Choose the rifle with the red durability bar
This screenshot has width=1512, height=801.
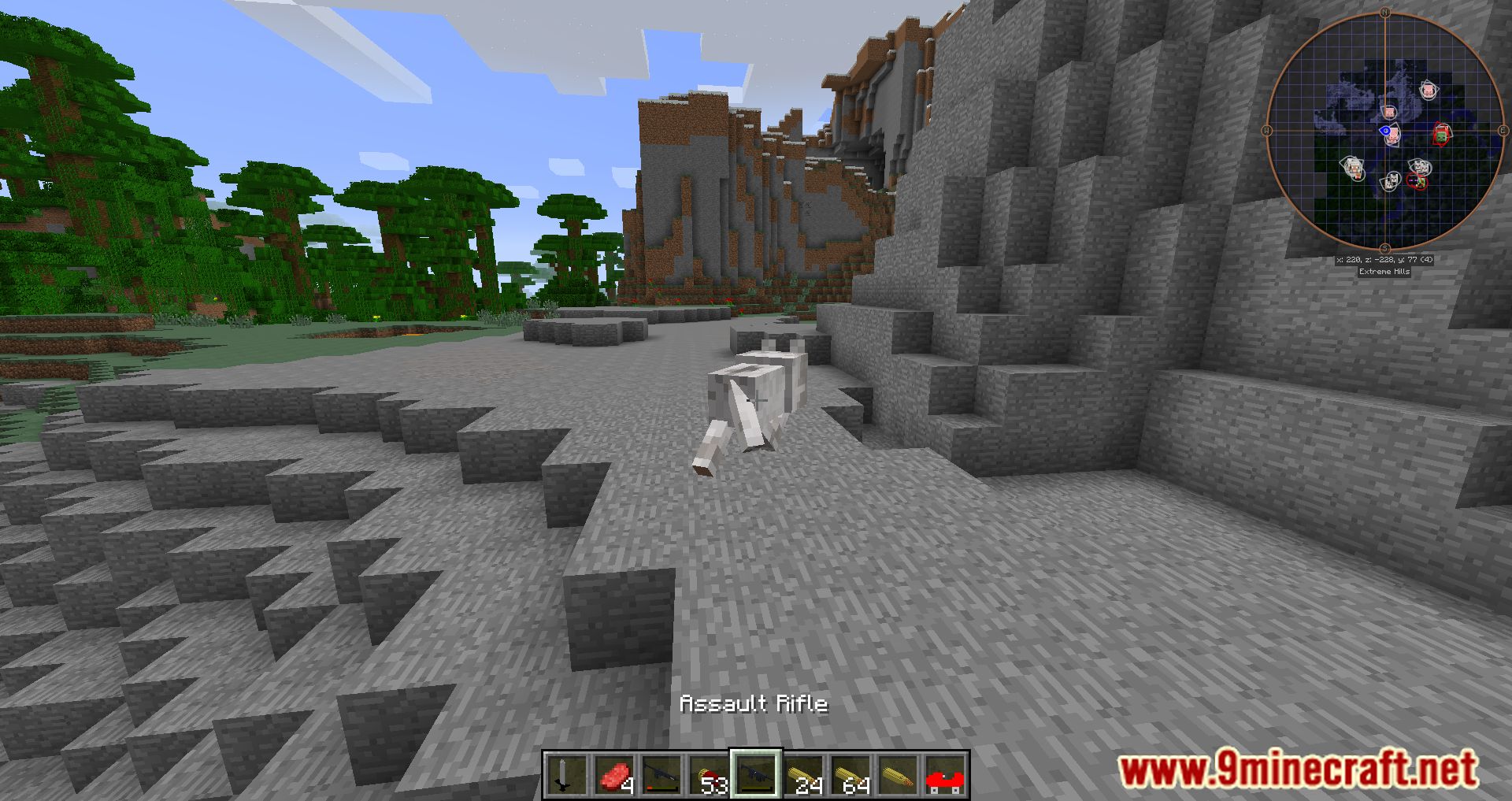[x=661, y=775]
